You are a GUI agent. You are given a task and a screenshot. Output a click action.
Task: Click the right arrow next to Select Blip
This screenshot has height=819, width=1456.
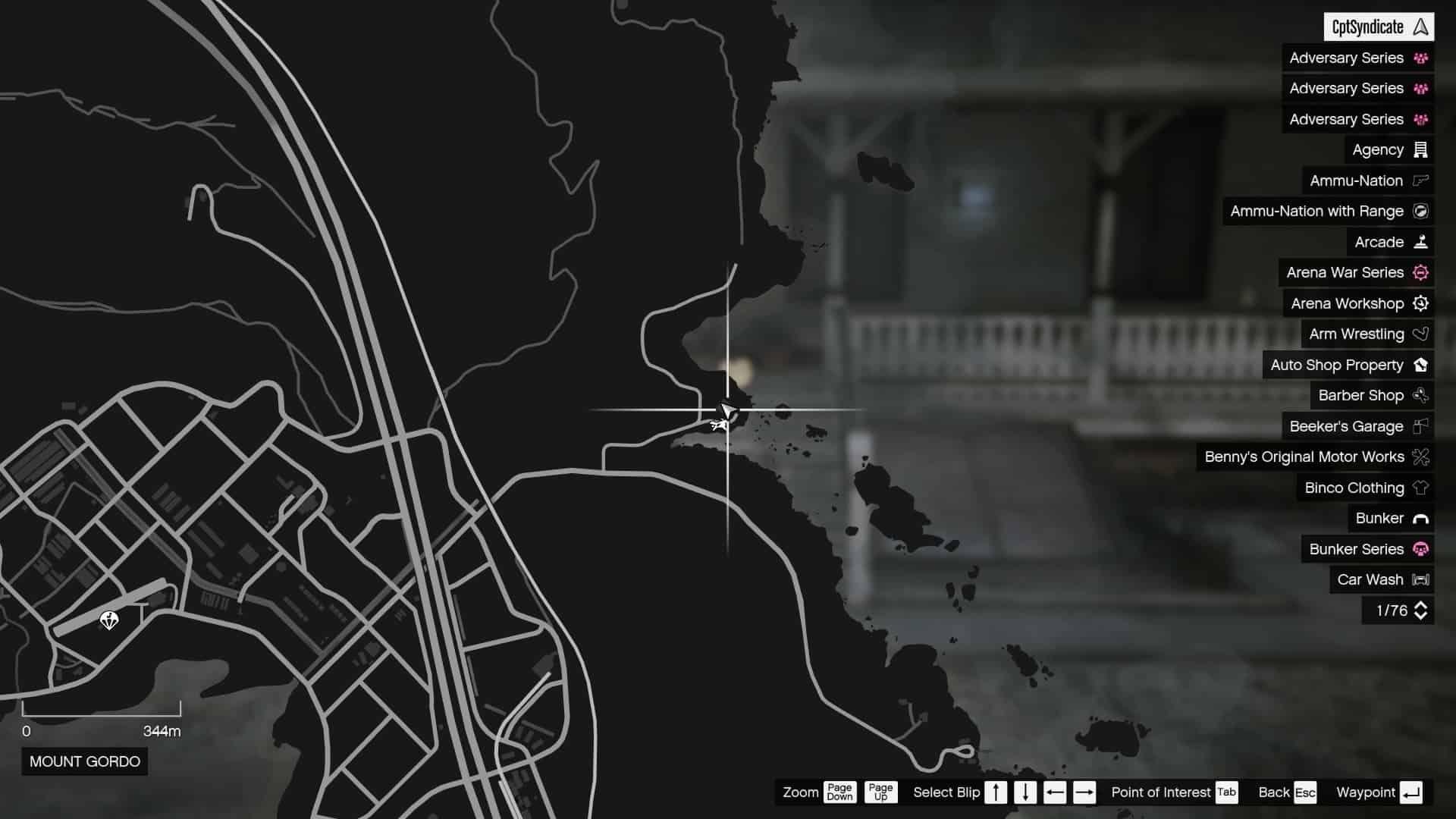coord(1086,792)
